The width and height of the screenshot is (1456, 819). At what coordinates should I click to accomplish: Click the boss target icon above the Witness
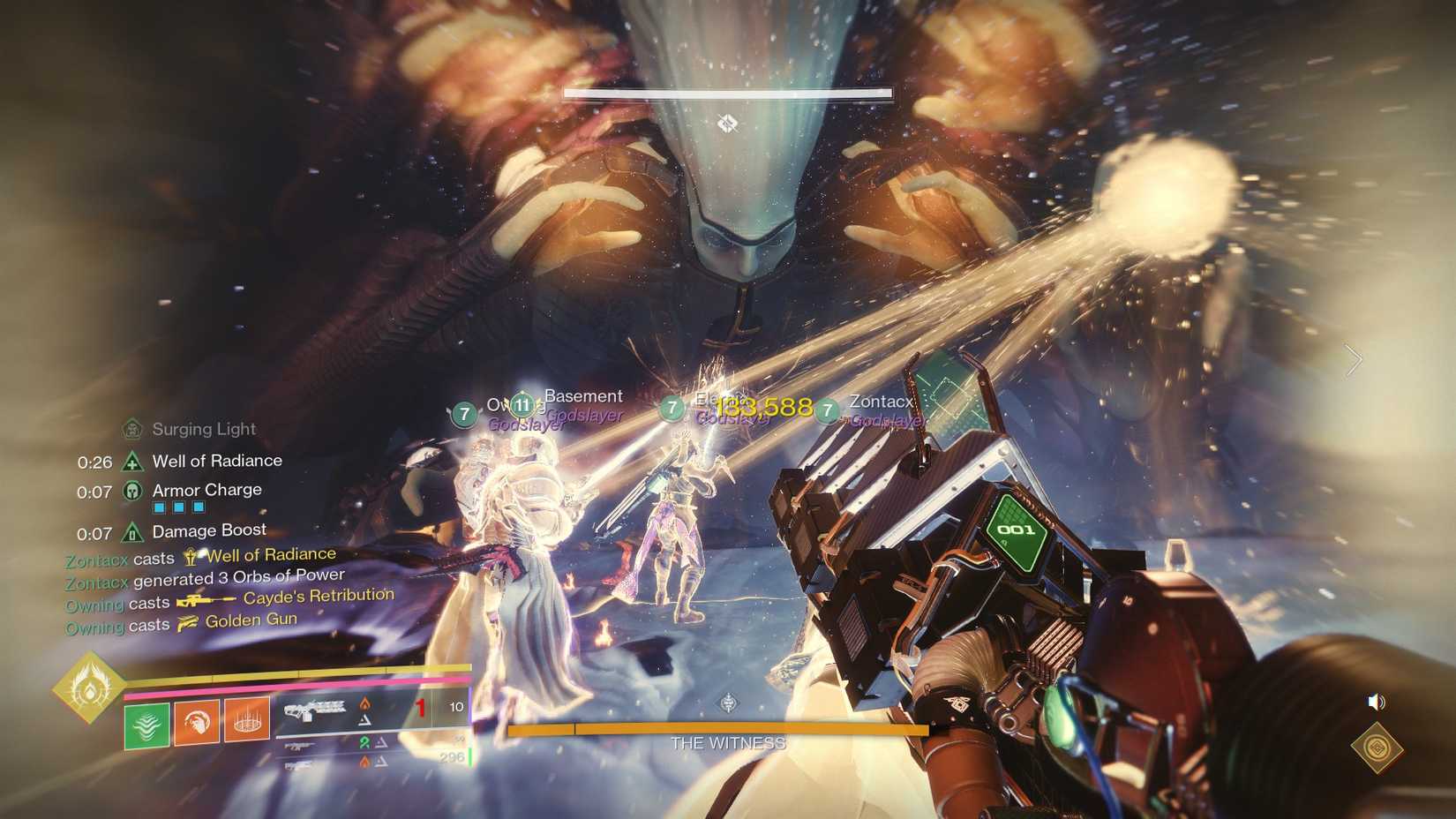tap(727, 124)
